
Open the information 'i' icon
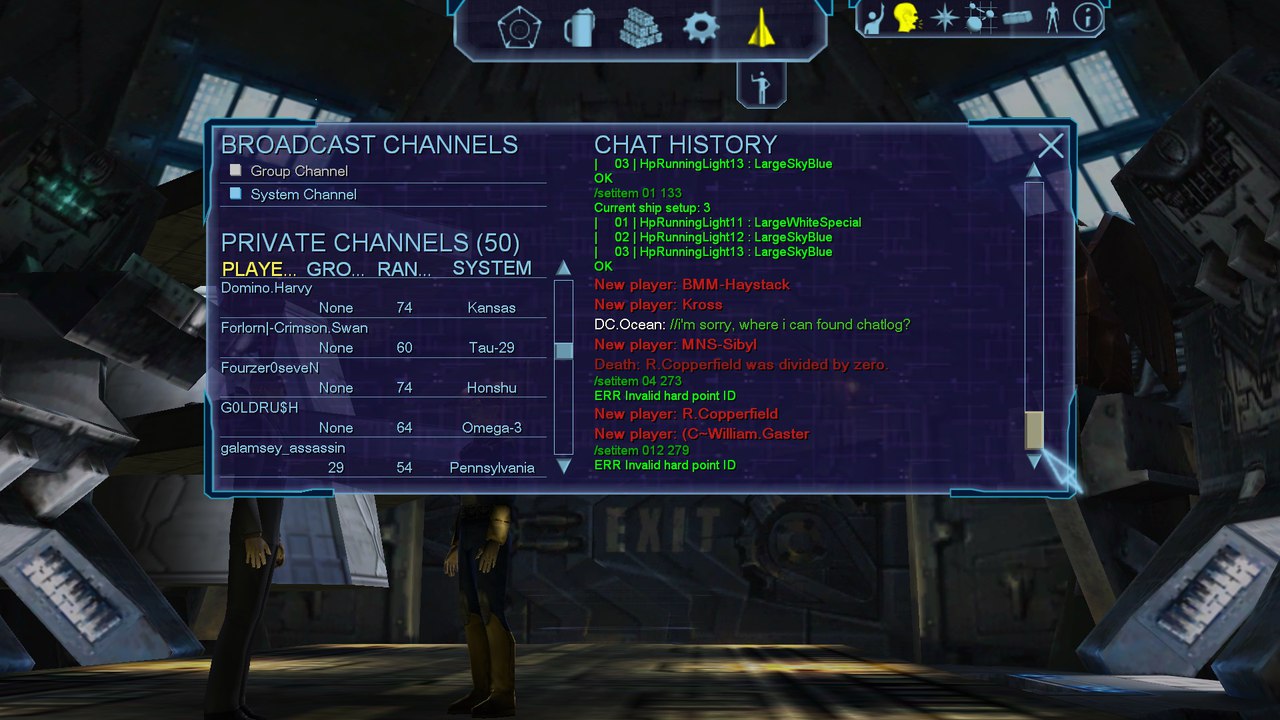[1088, 17]
